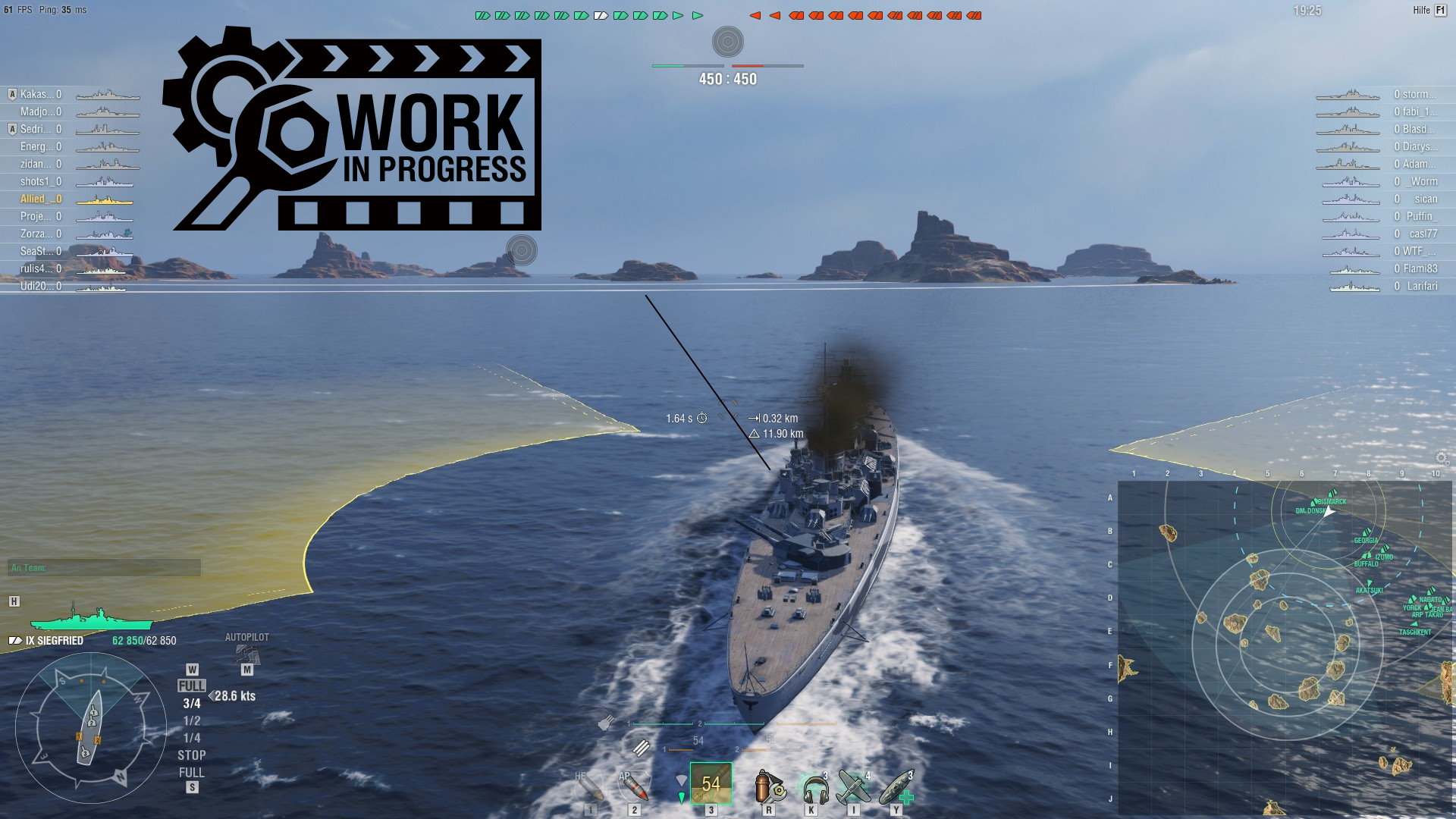Engage reverse FULL speed
The image size is (1456, 819).
pos(193,772)
